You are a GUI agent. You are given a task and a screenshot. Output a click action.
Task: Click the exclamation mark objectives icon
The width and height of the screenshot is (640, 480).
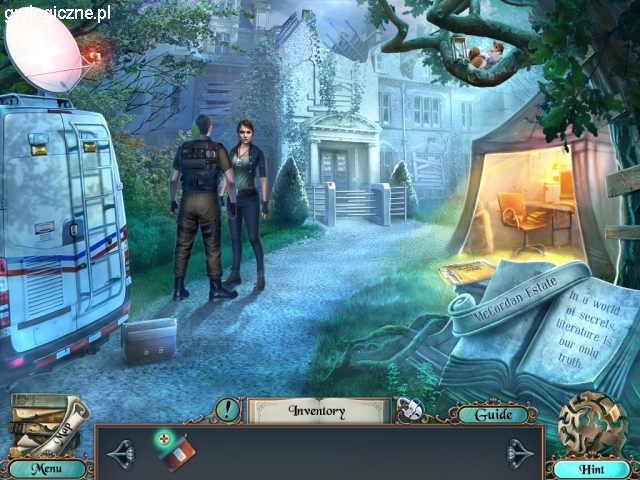click(x=227, y=409)
